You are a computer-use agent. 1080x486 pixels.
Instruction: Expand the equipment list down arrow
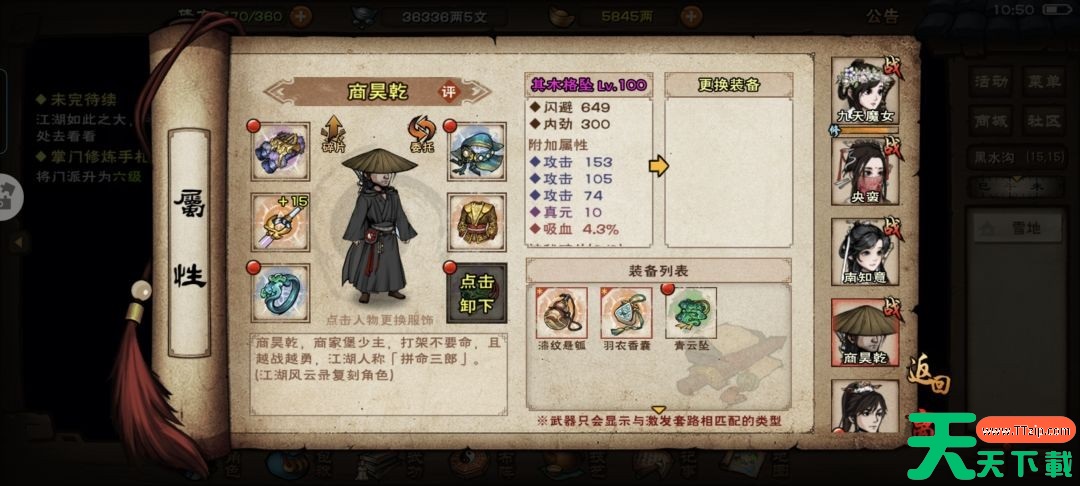(x=658, y=409)
